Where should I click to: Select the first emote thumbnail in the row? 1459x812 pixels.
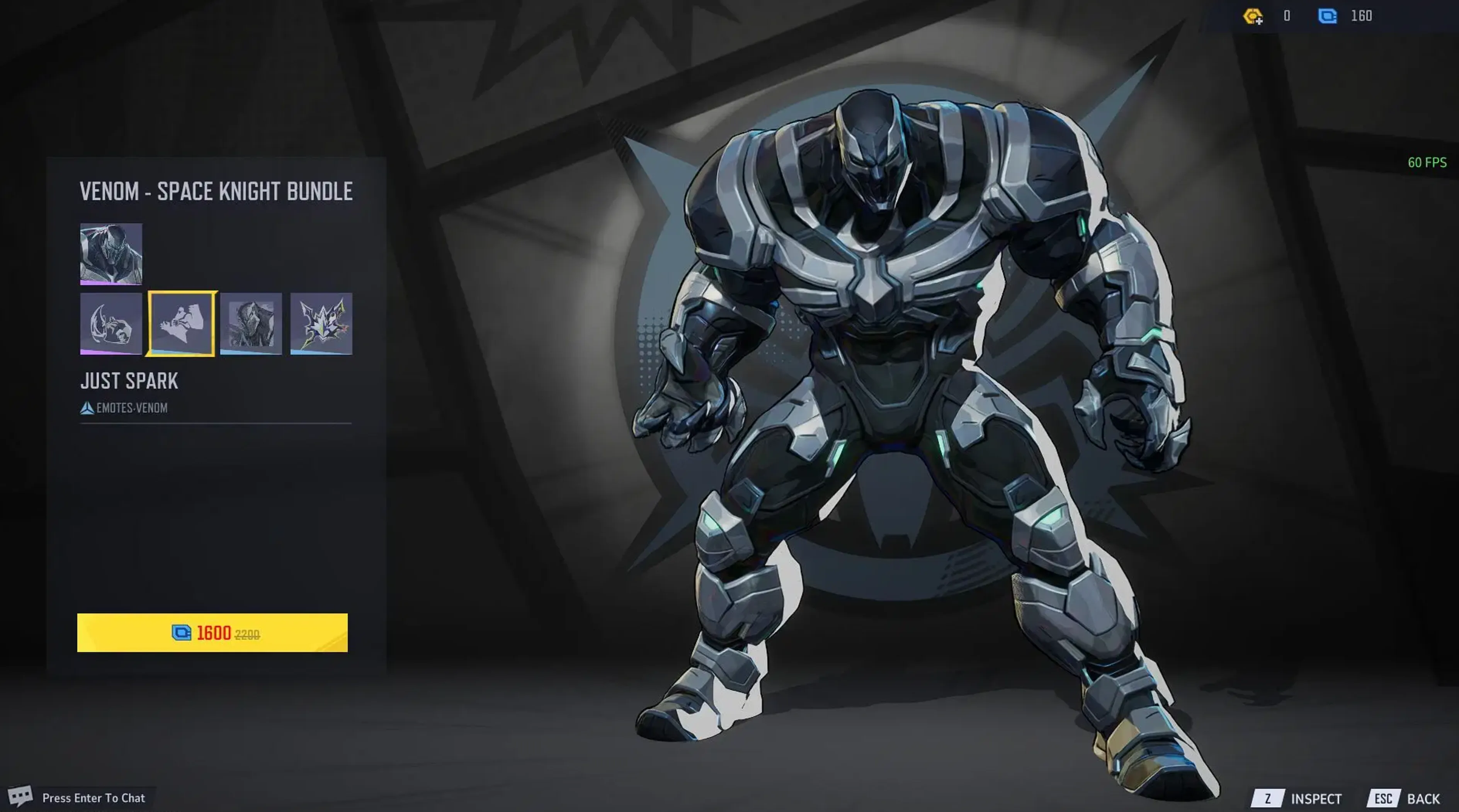(111, 324)
